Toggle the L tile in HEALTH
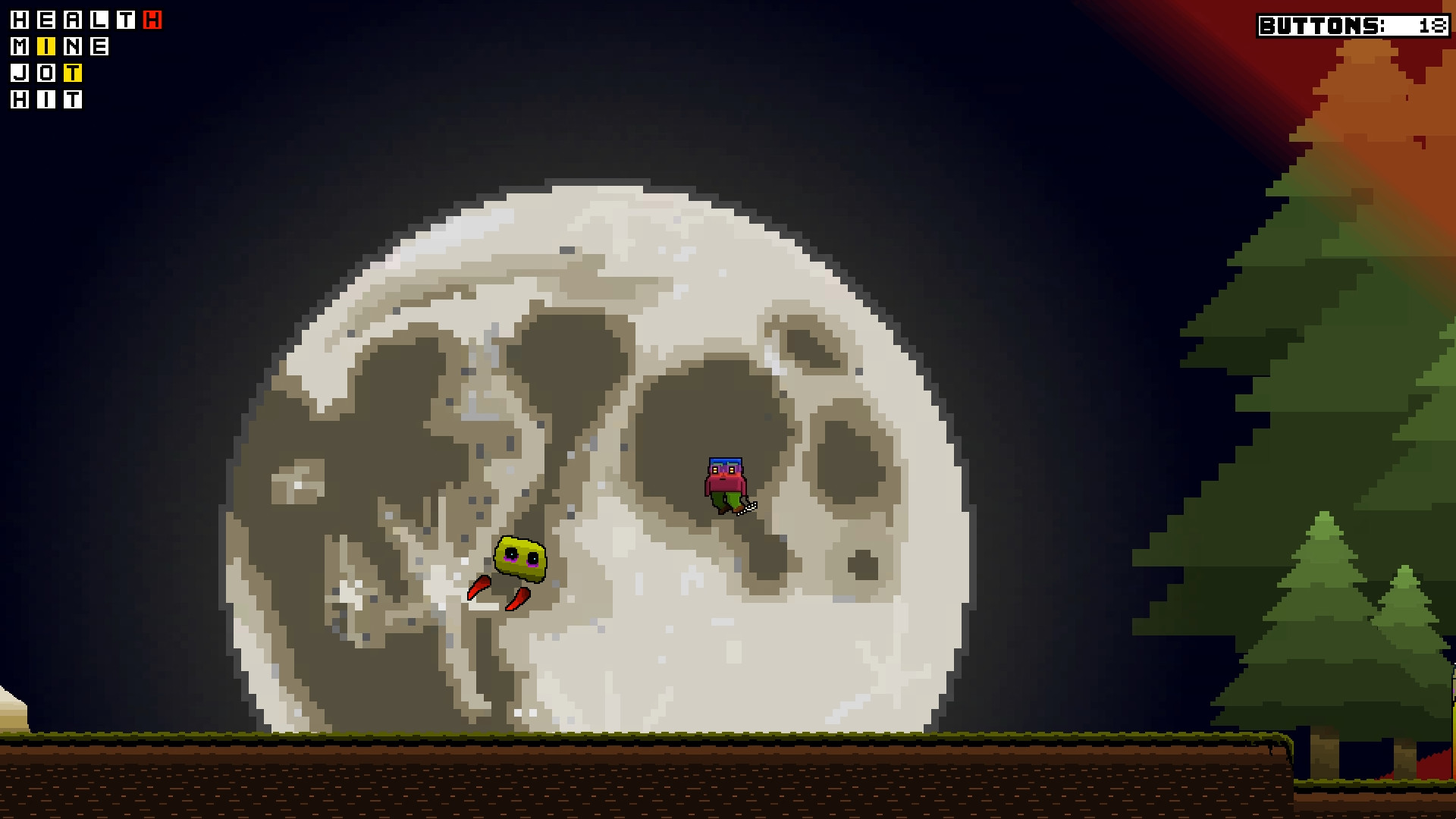 tap(100, 20)
